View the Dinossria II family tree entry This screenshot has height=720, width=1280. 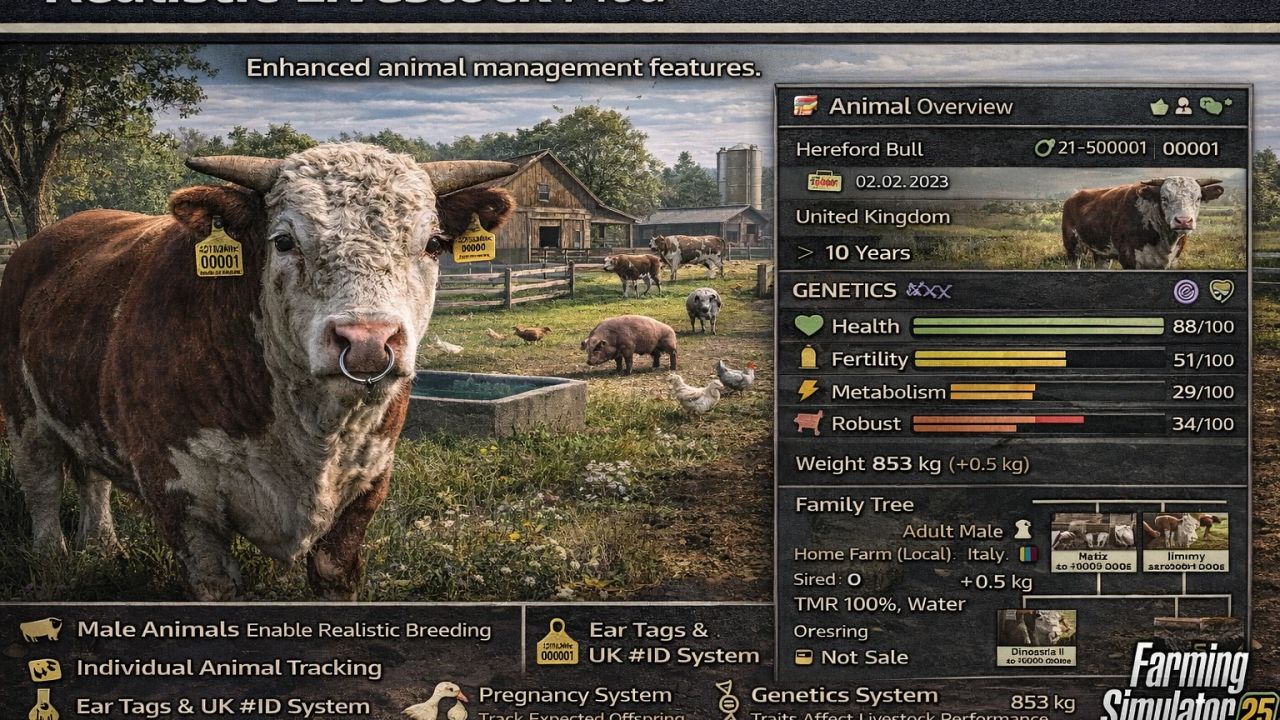pyautogui.click(x=1036, y=638)
